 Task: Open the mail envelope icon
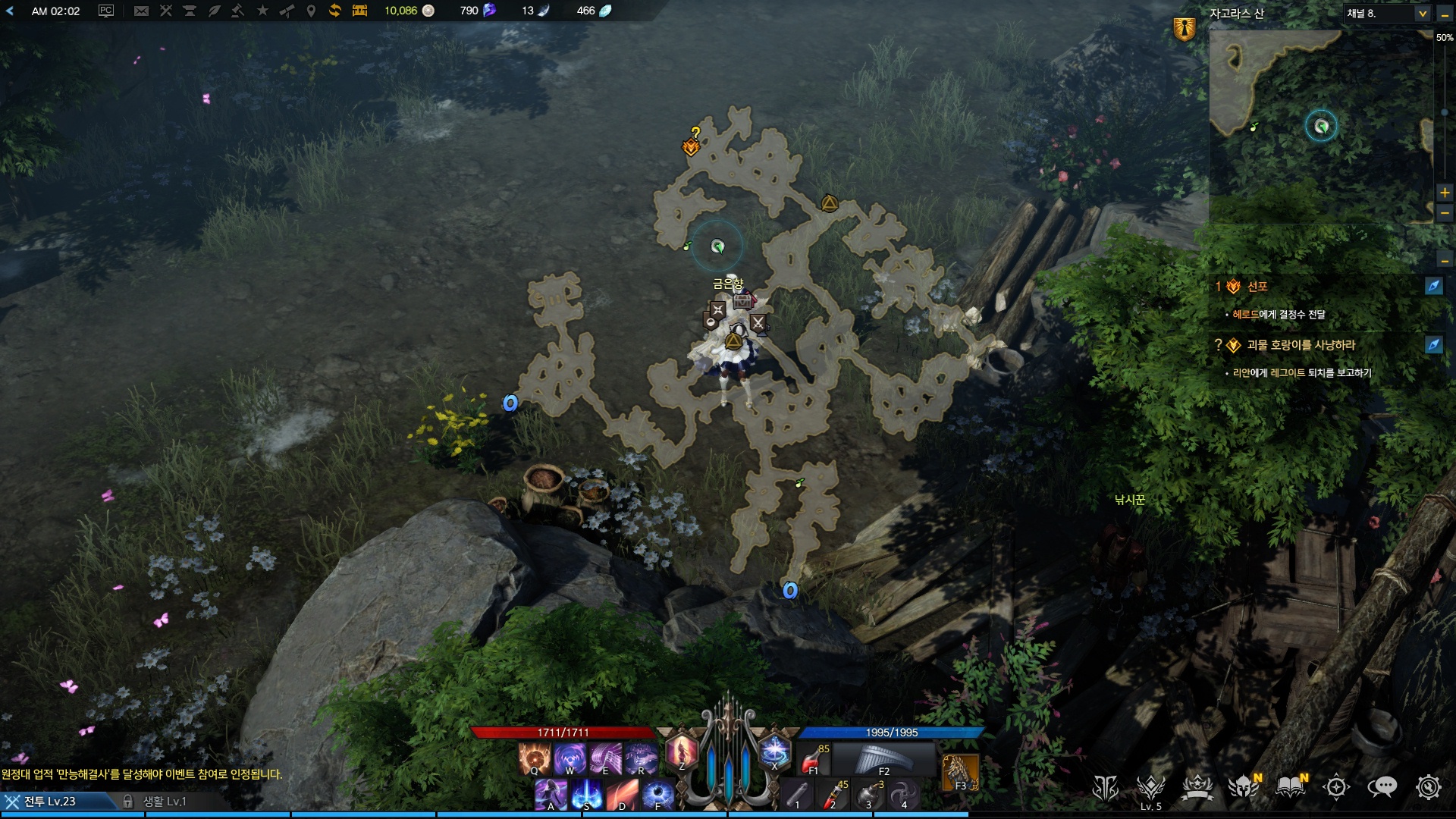(141, 11)
